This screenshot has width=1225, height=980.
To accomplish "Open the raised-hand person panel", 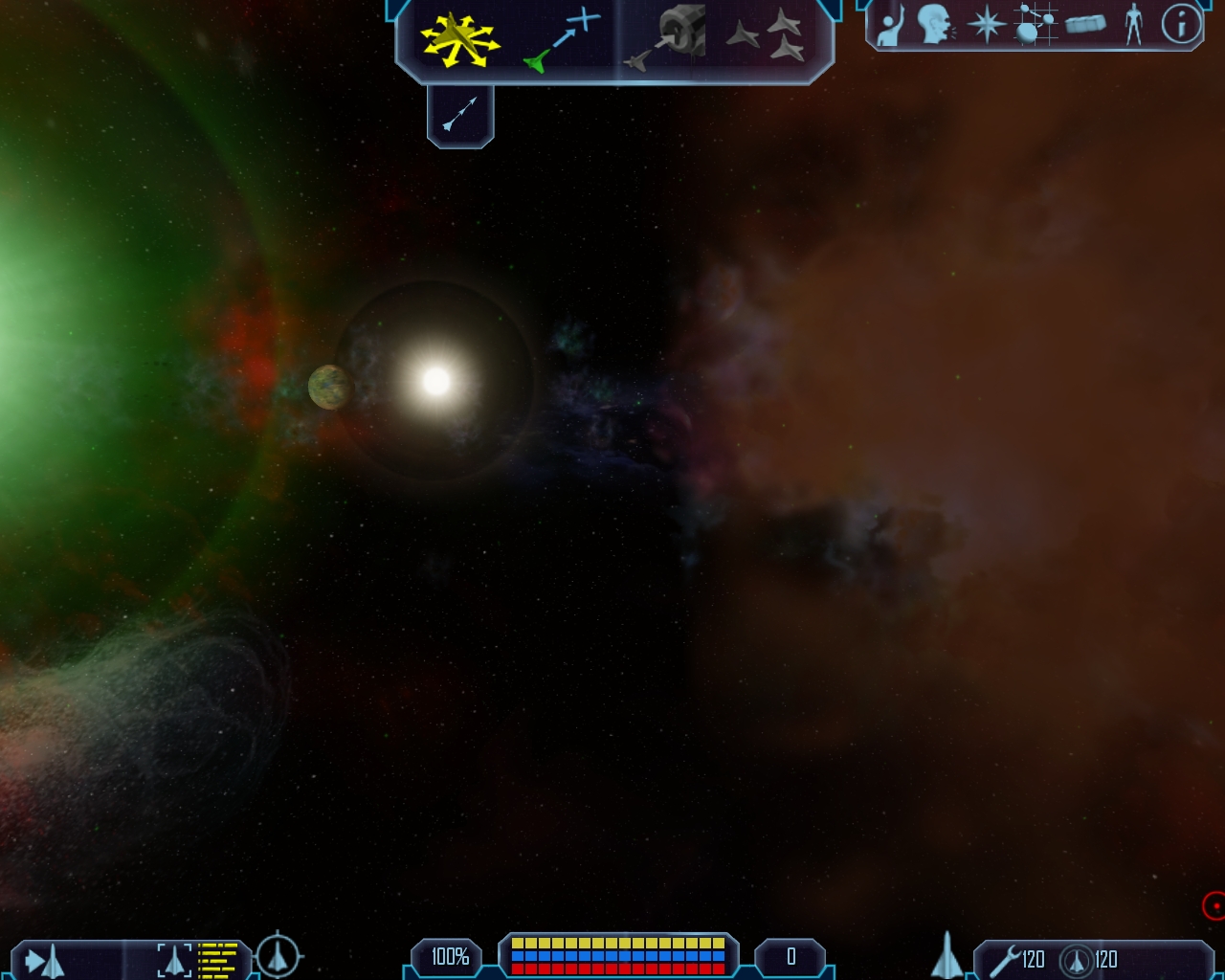I will tap(891, 26).
